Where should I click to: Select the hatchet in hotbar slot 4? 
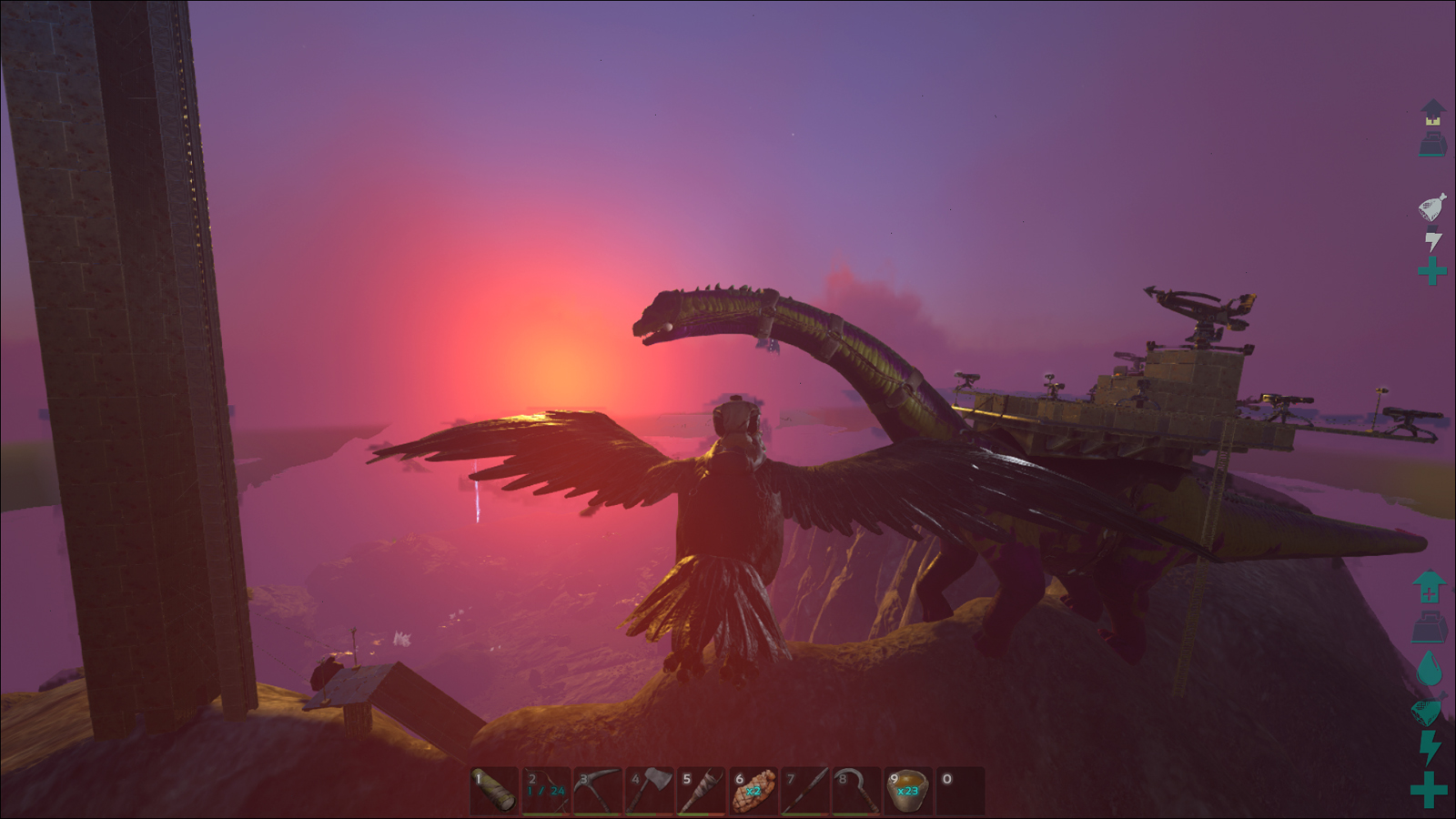click(x=650, y=790)
